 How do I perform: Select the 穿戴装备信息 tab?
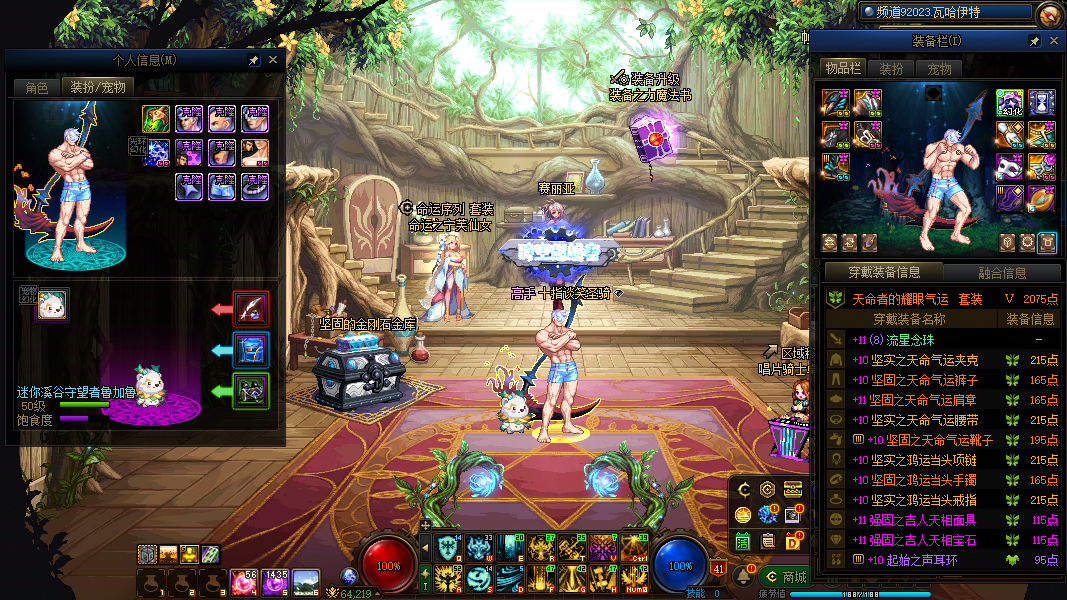tap(884, 272)
